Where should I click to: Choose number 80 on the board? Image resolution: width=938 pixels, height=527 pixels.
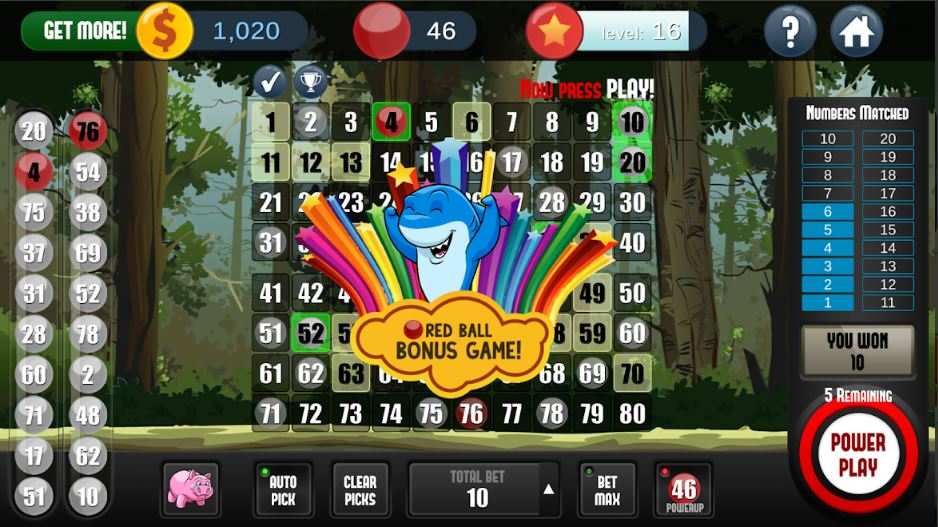[x=632, y=412]
